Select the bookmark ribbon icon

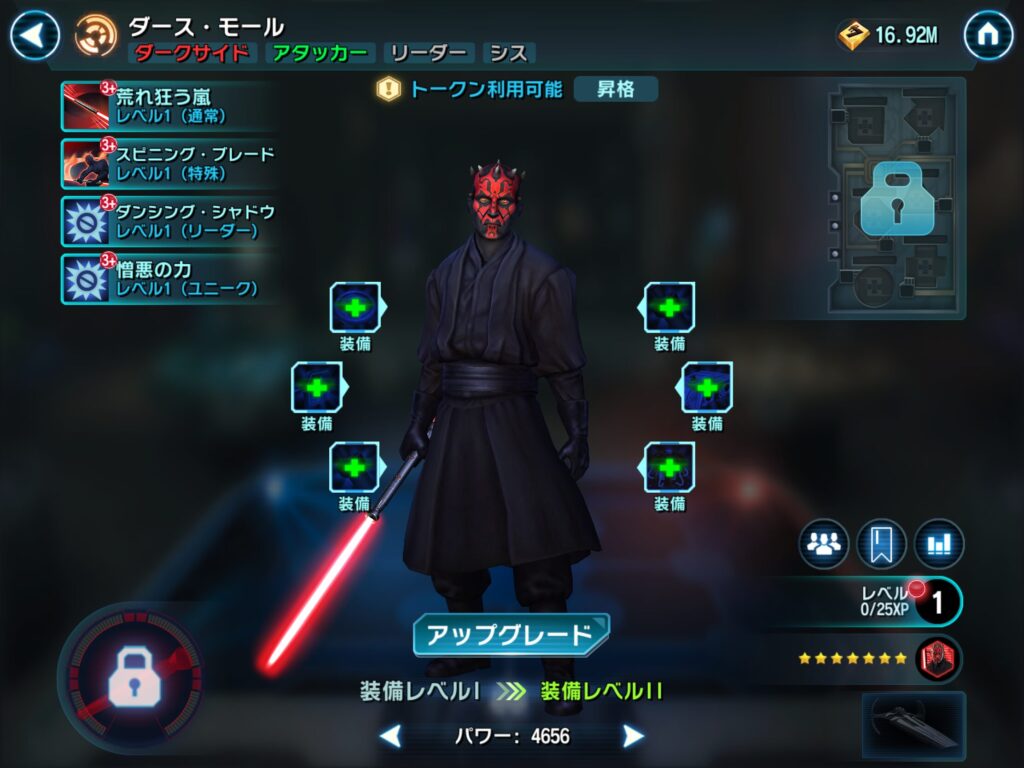[x=881, y=545]
